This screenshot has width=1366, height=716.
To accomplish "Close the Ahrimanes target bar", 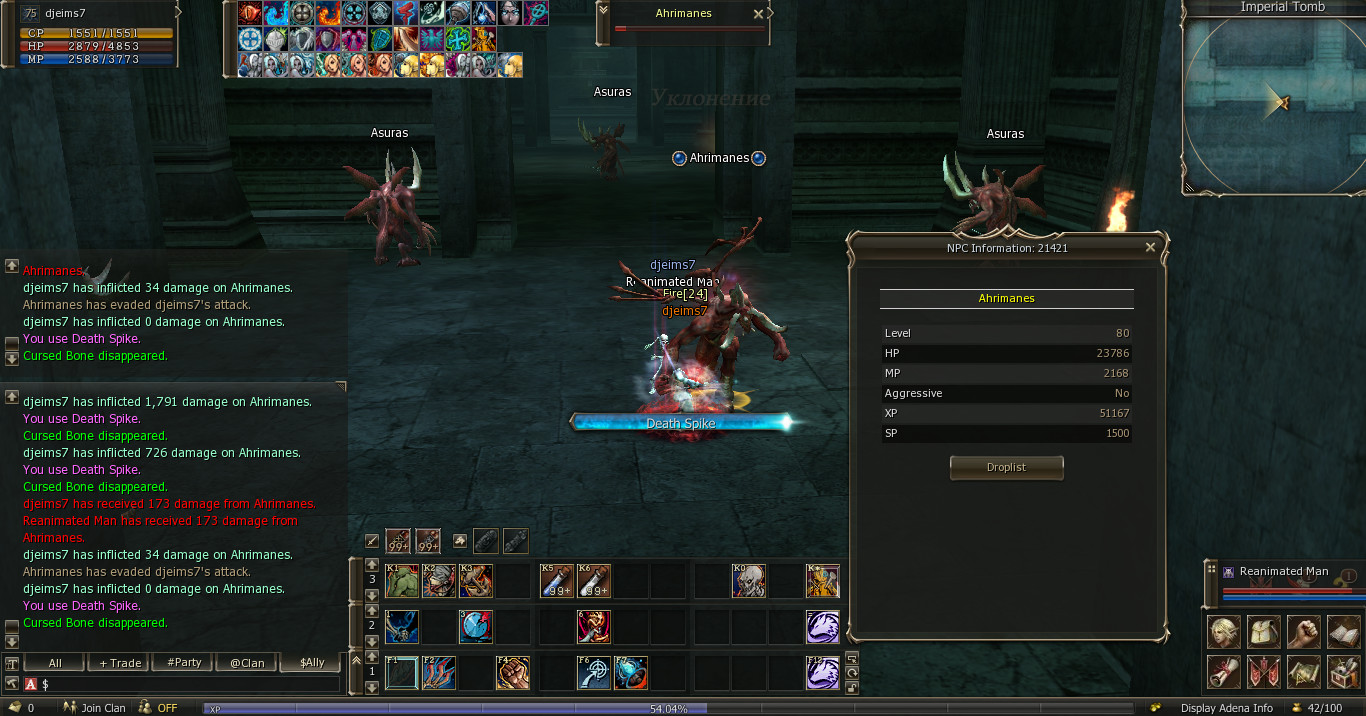I will (758, 14).
